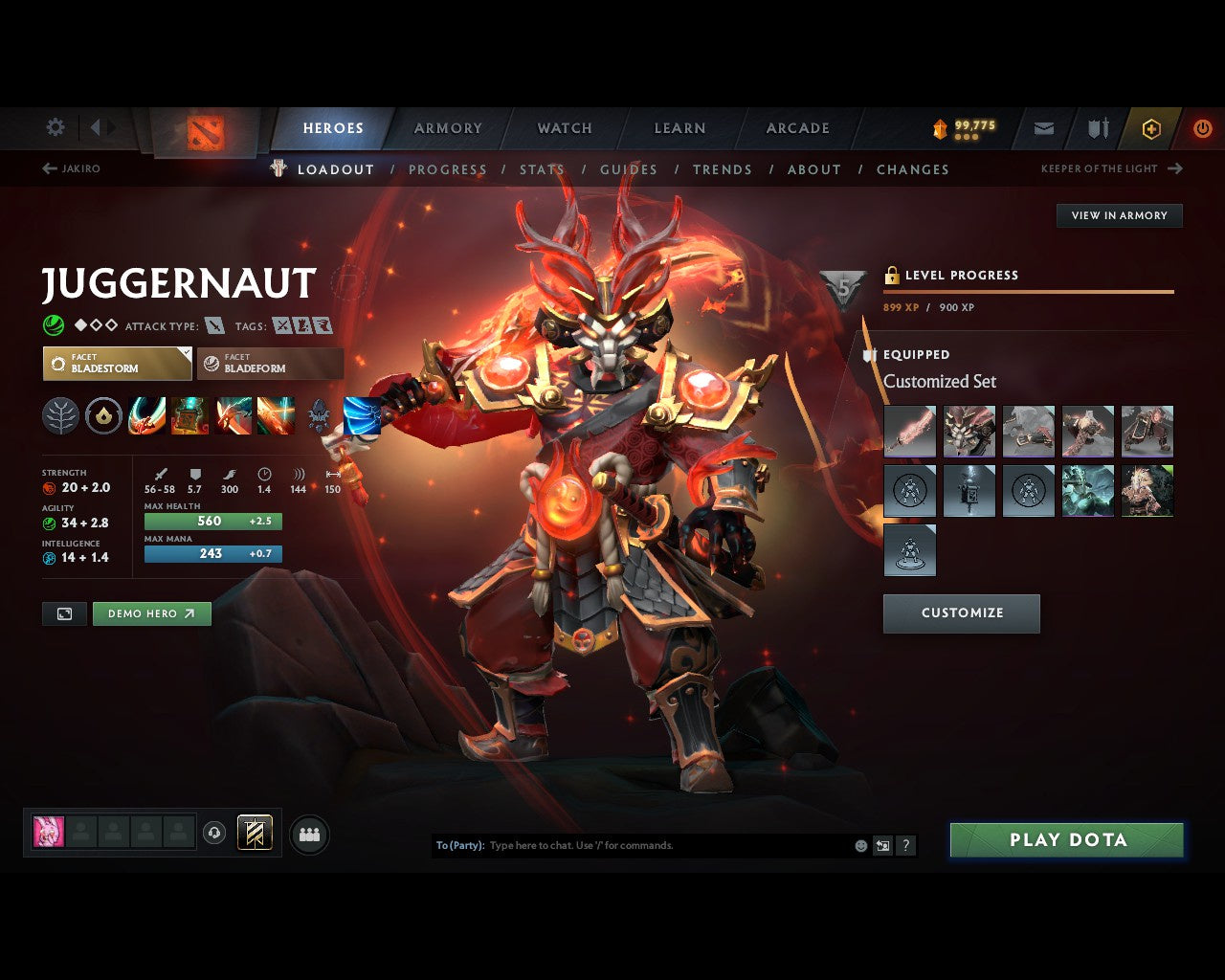1225x980 pixels.
Task: Click VIEW IN ARMORY
Action: pyautogui.click(x=1118, y=215)
